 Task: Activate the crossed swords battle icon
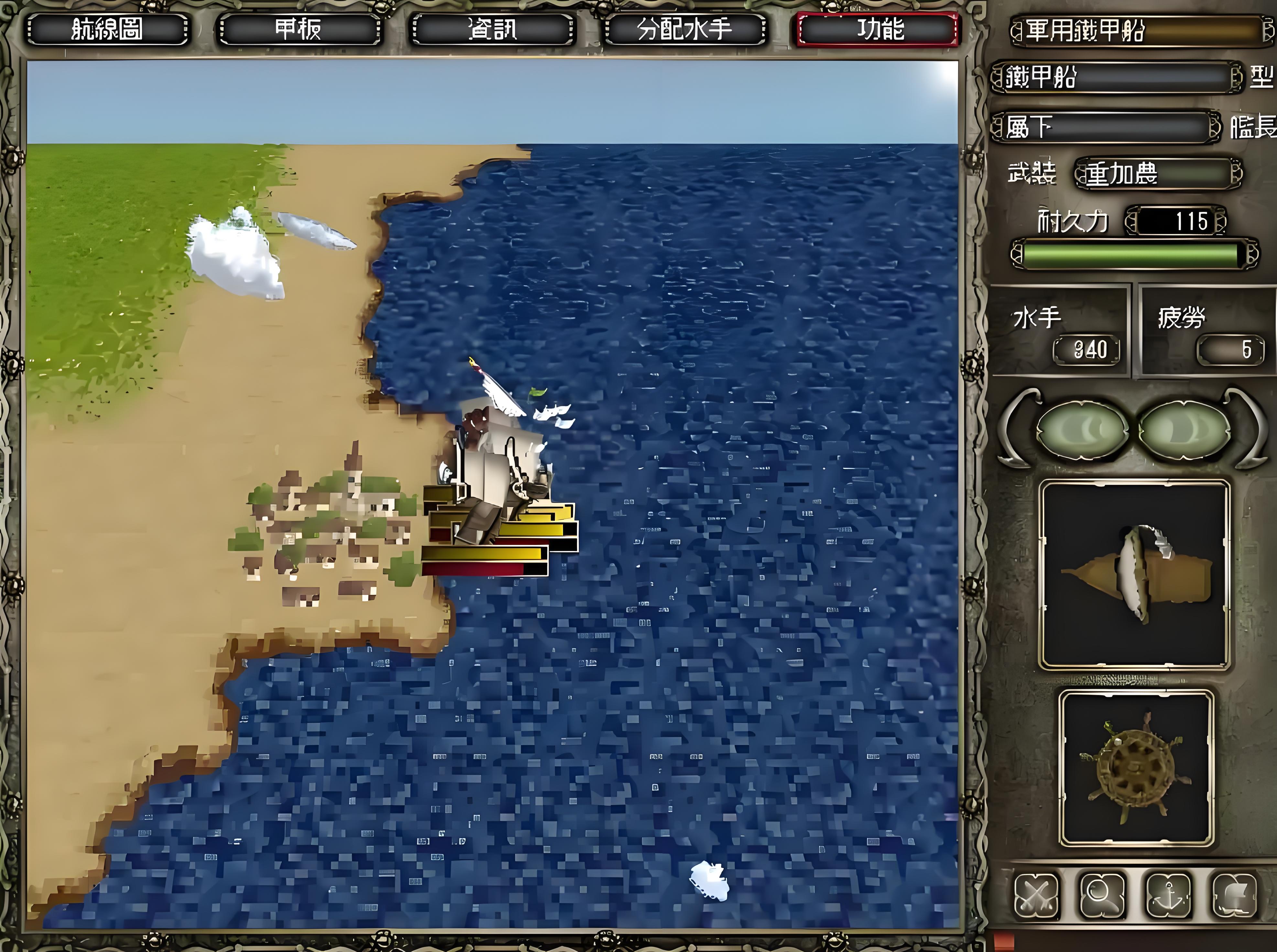point(1036,895)
